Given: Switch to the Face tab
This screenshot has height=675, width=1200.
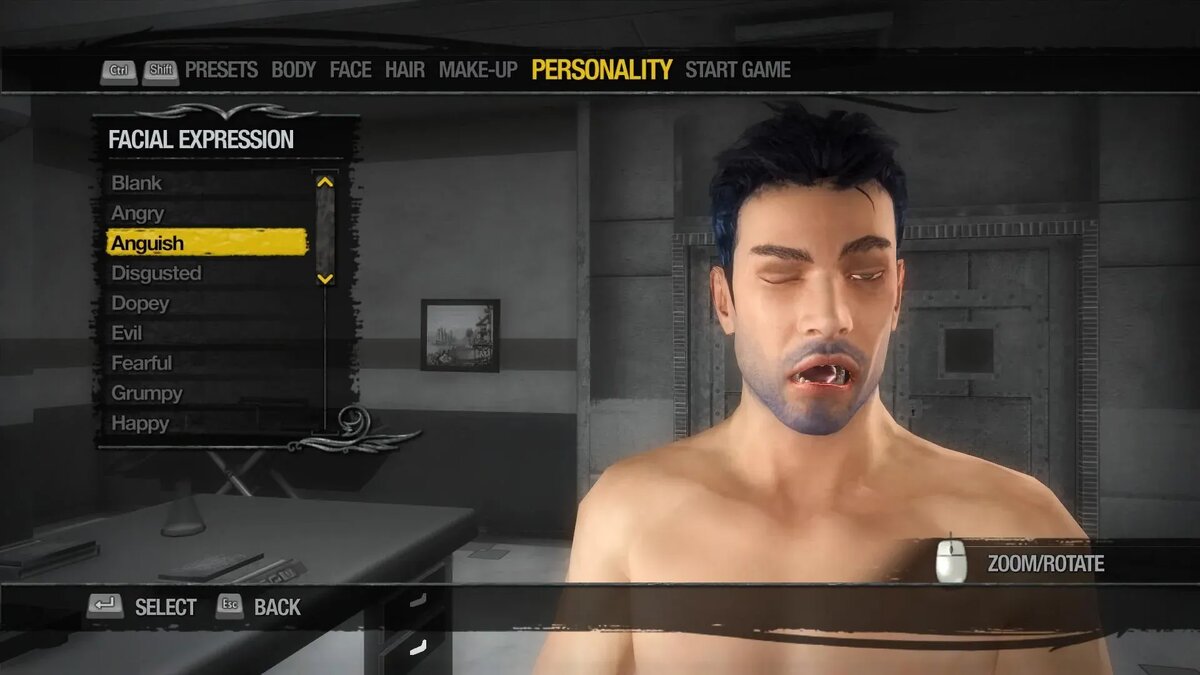Looking at the screenshot, I should click(x=350, y=70).
